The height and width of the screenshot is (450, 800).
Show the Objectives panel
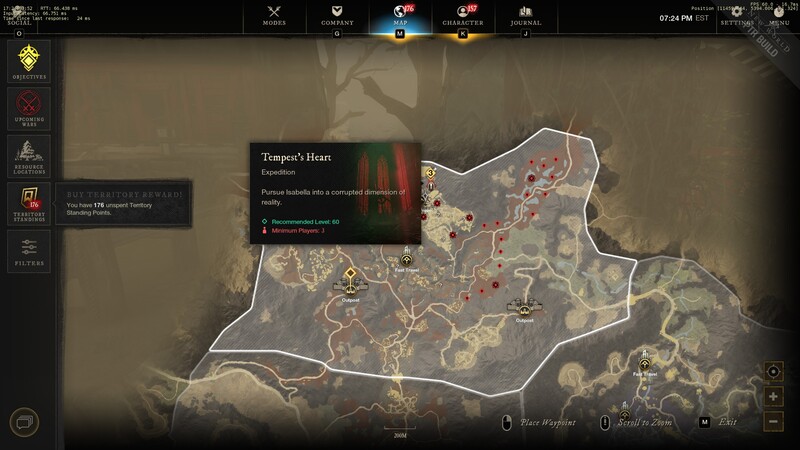(x=29, y=61)
